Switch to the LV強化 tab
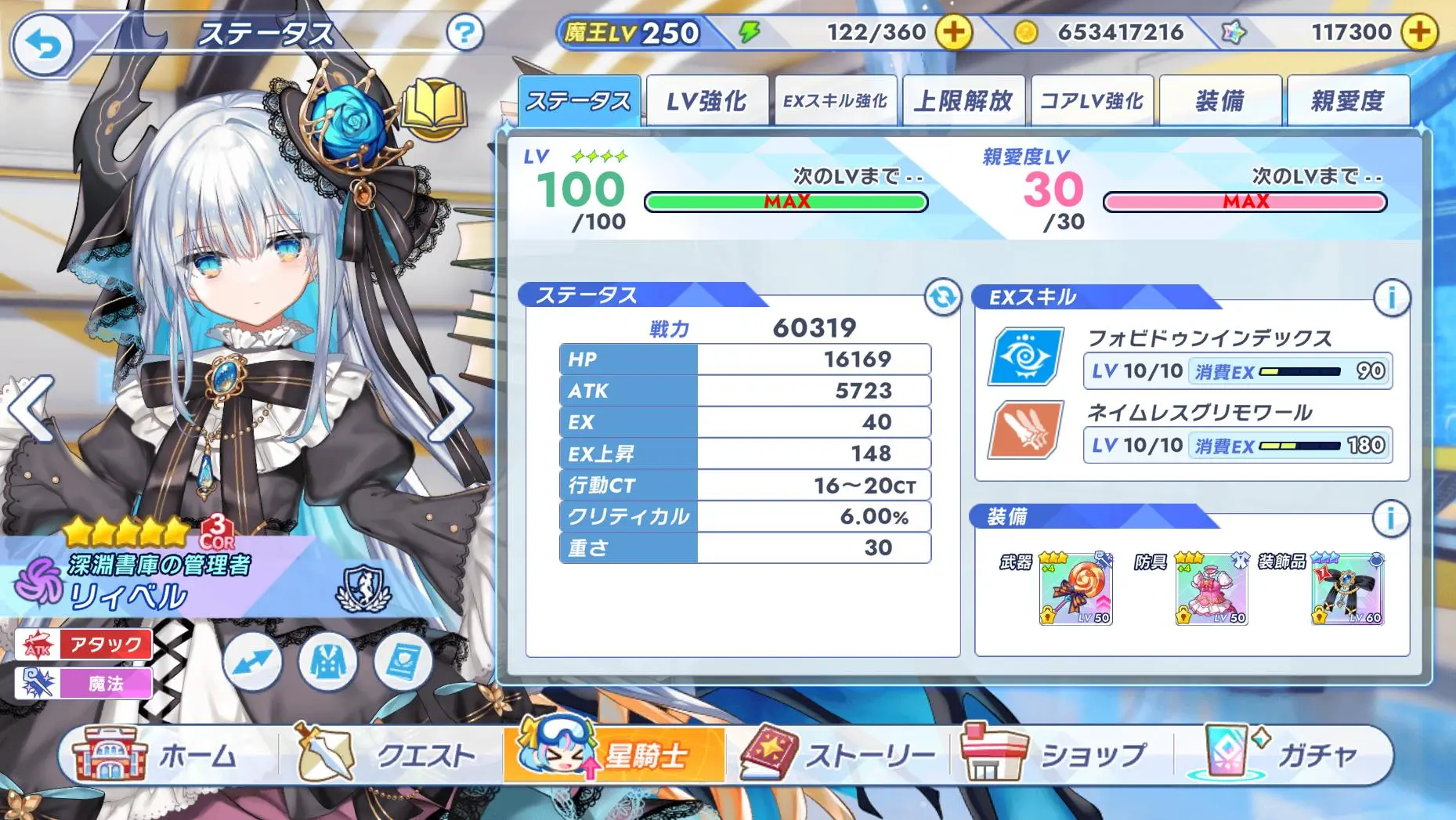 click(x=706, y=101)
